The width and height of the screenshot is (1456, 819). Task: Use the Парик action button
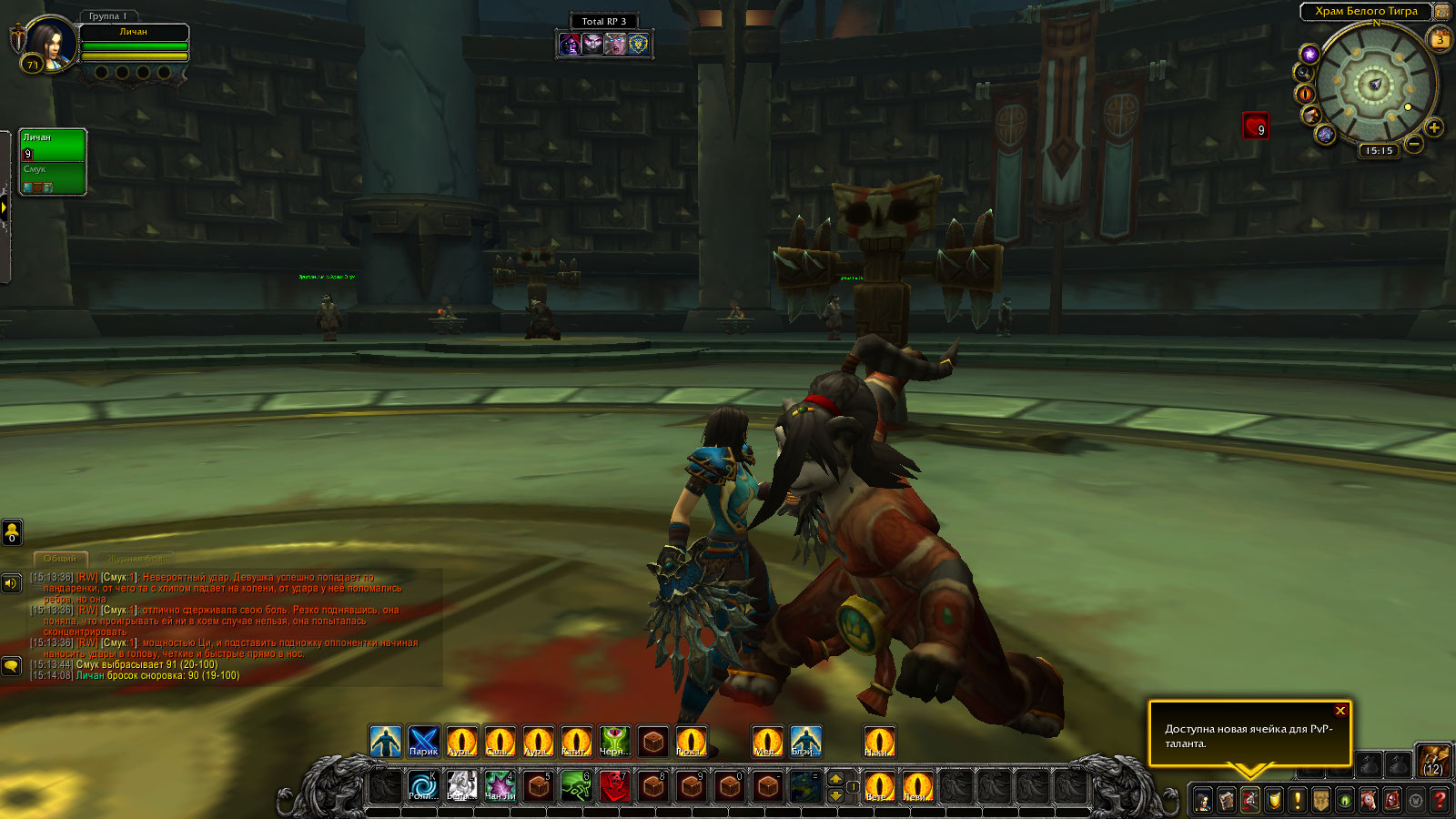[423, 742]
